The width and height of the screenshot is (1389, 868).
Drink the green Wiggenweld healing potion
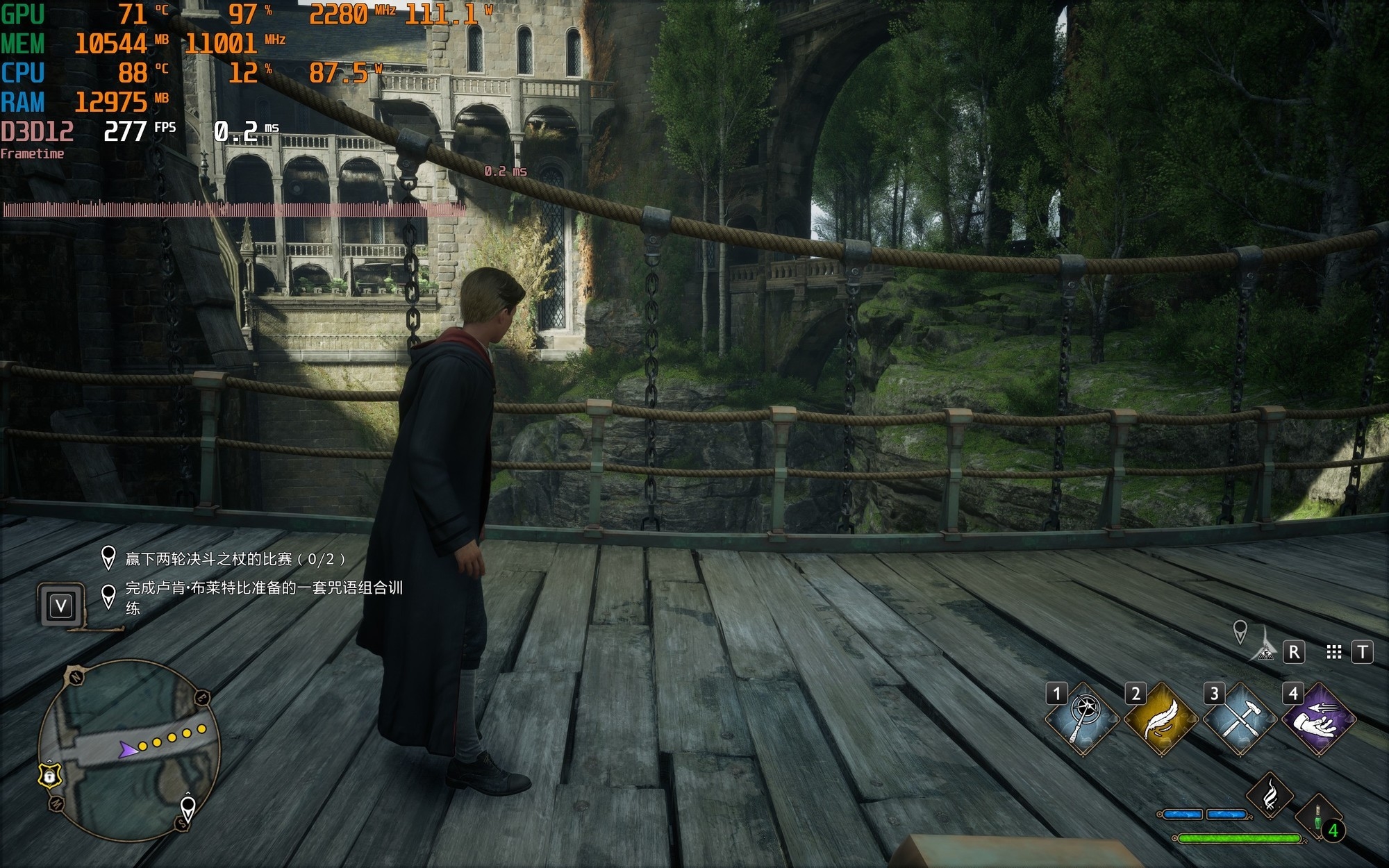pos(1318,818)
